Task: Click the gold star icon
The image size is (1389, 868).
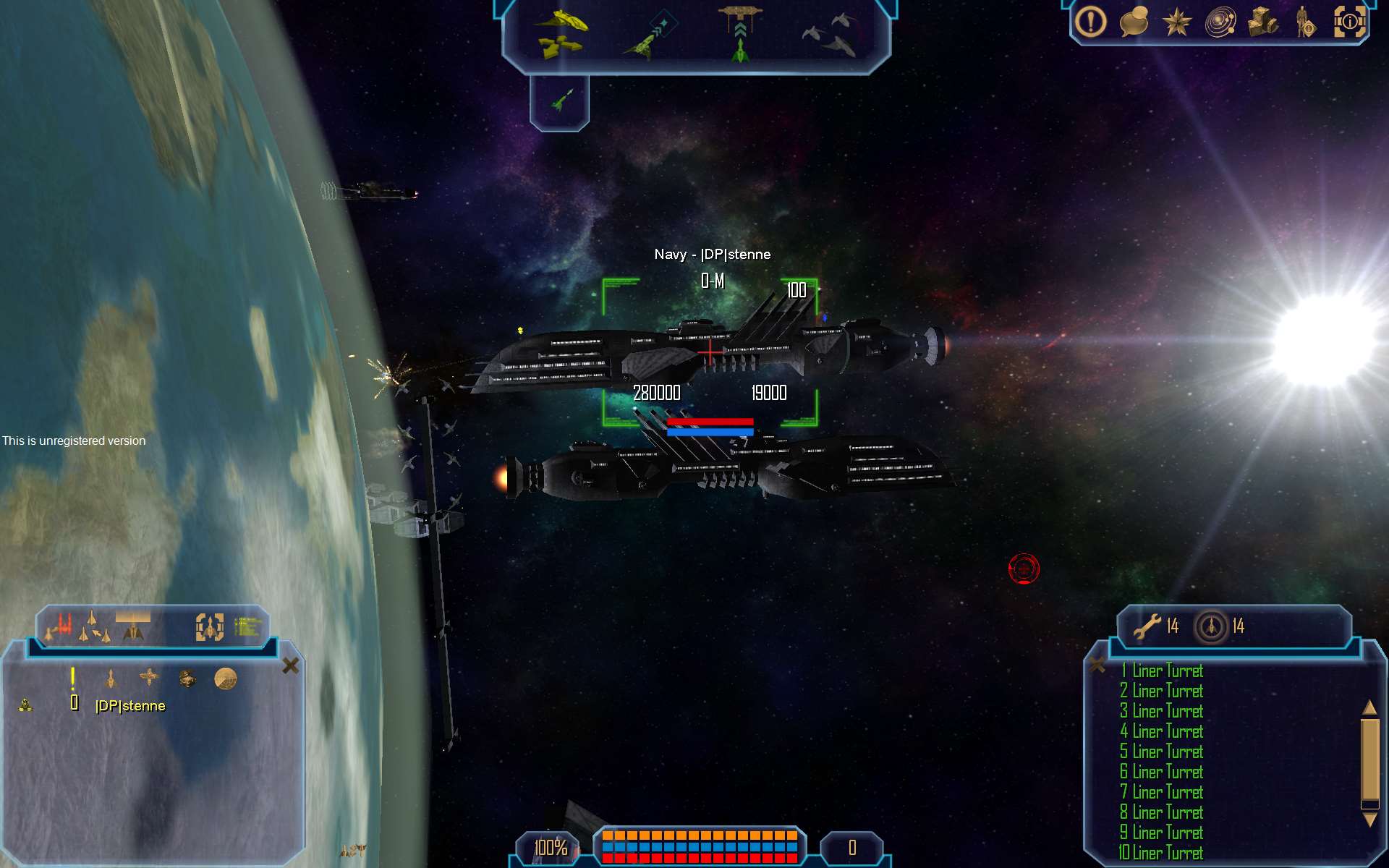Action: (1176, 22)
